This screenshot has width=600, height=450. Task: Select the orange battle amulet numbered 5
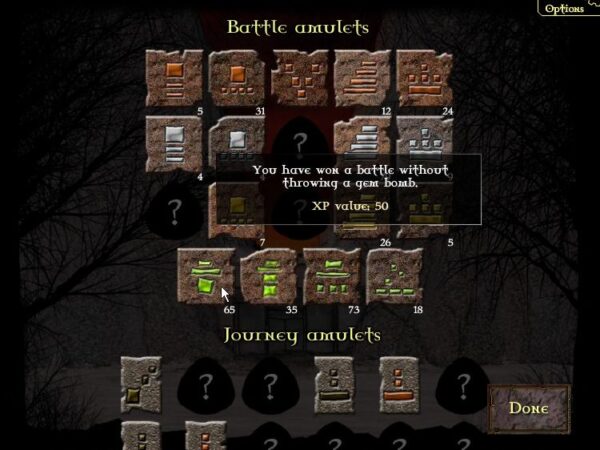click(x=174, y=77)
